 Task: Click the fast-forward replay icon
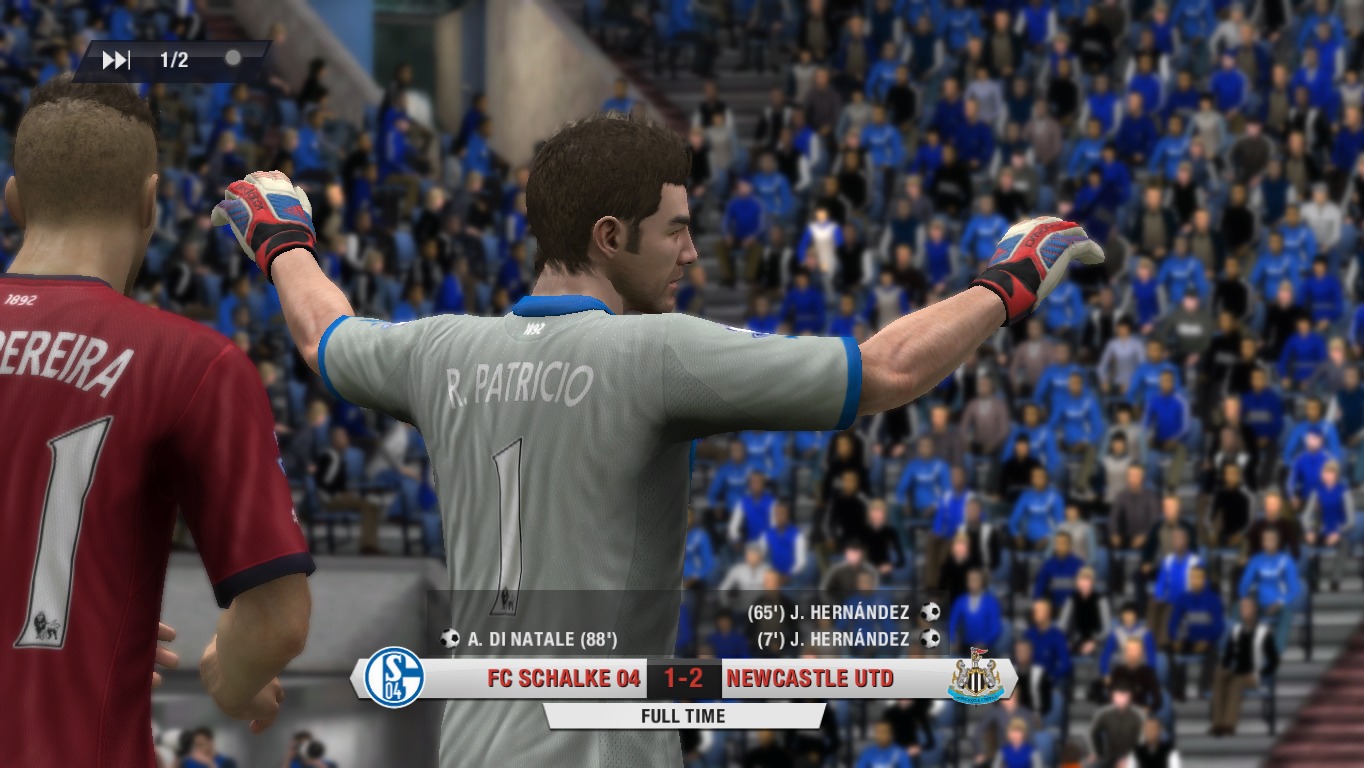click(116, 60)
